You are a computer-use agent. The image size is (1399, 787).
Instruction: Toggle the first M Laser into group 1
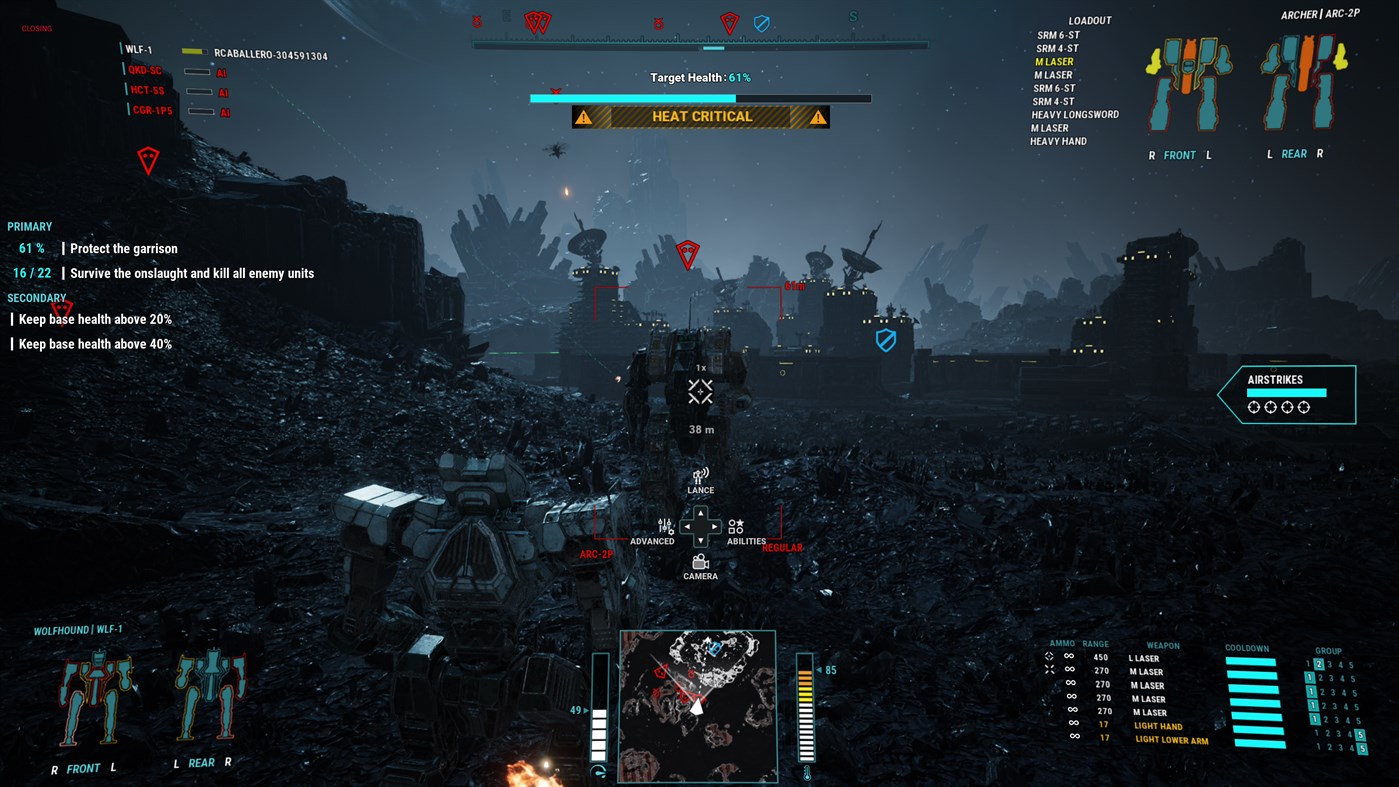point(1310,677)
